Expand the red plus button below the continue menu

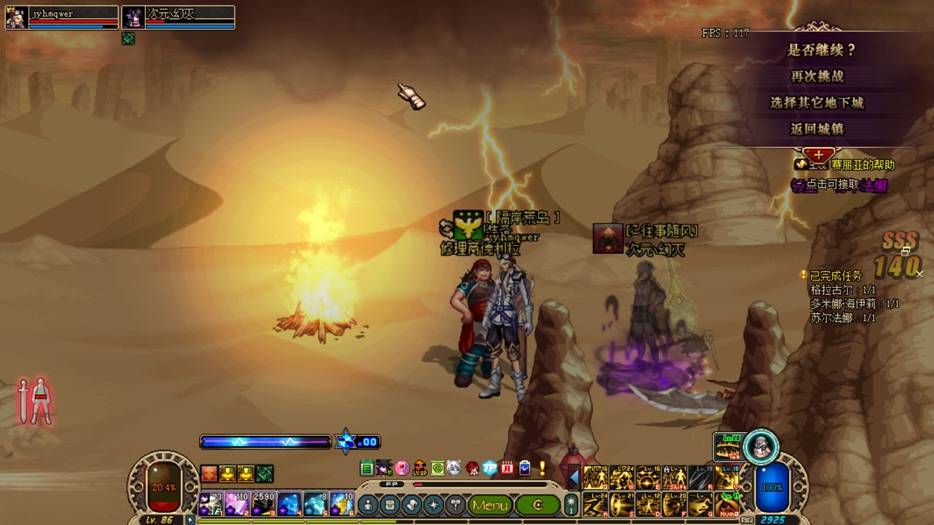point(818,154)
